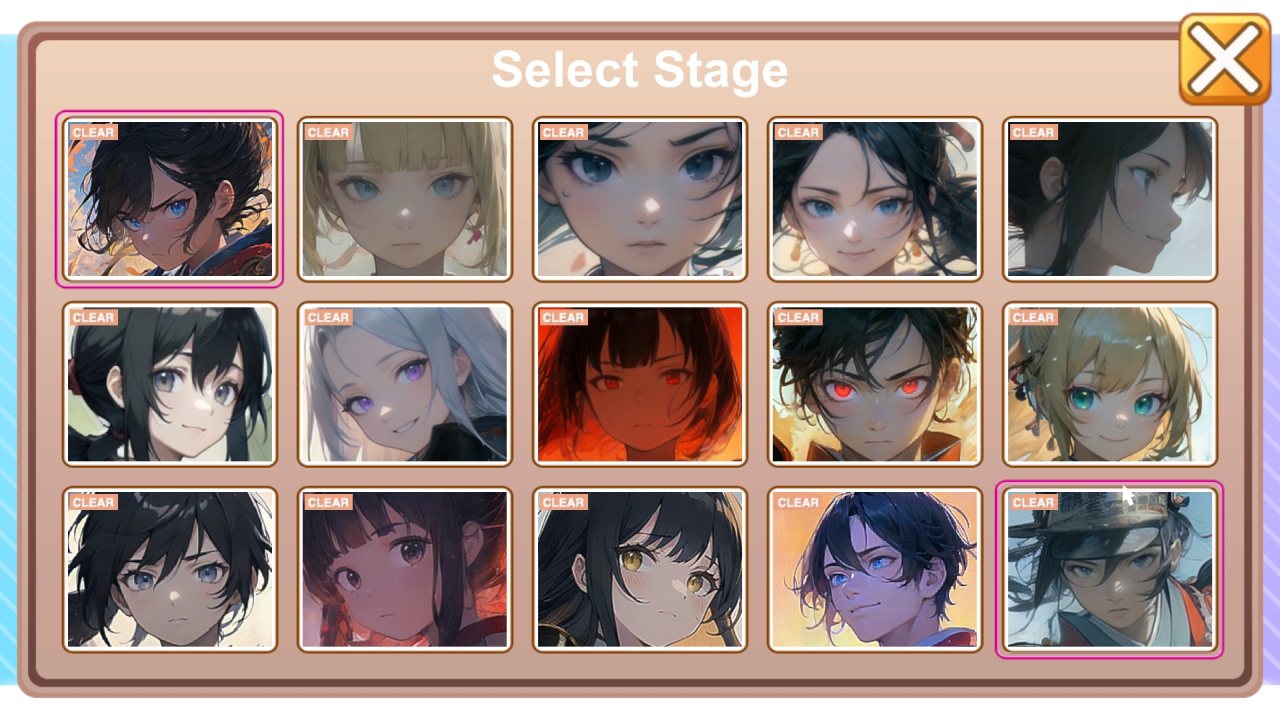Choose the girl with yellow eyes stage

tap(639, 568)
